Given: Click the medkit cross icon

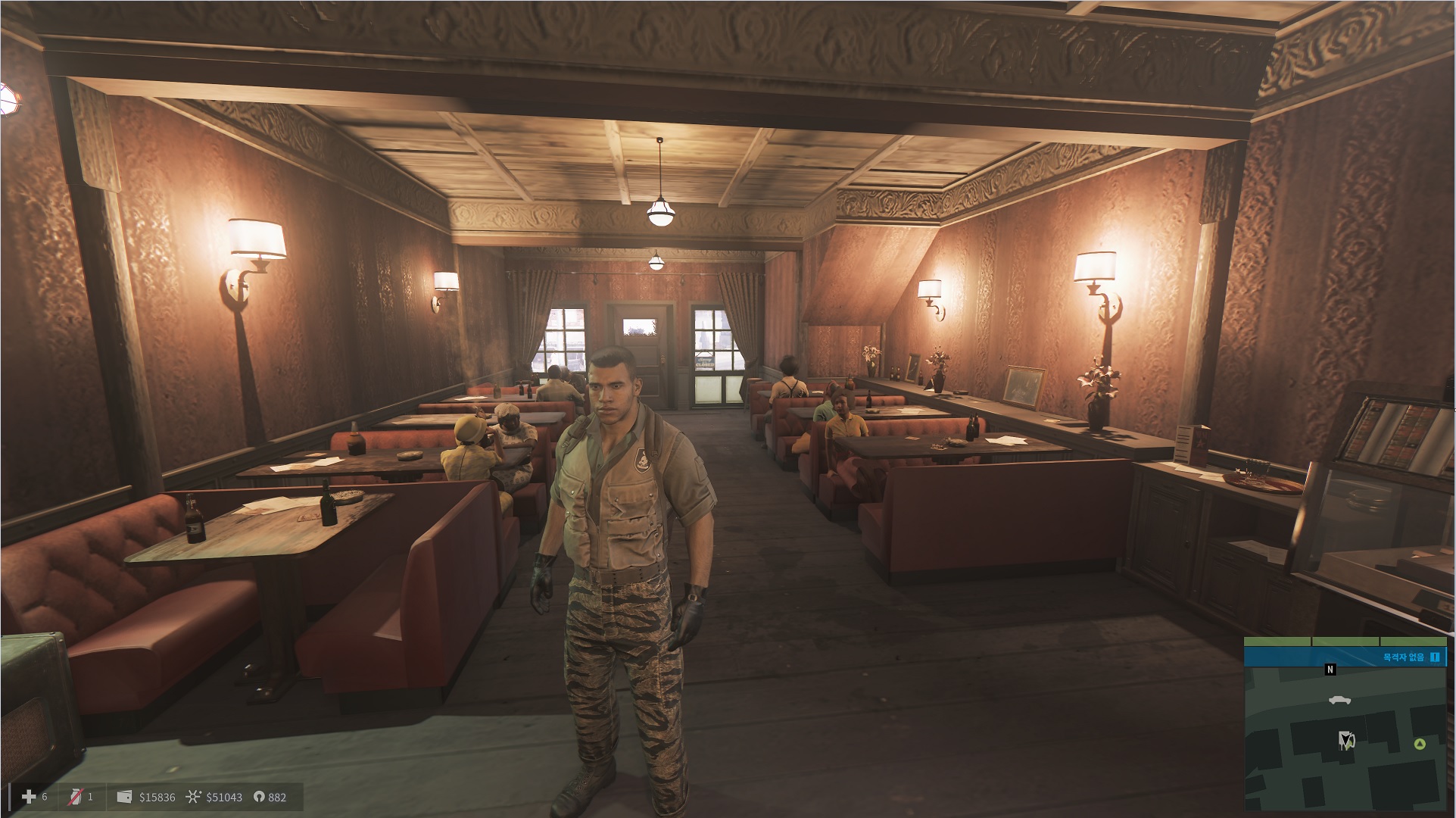Looking at the screenshot, I should click(29, 797).
